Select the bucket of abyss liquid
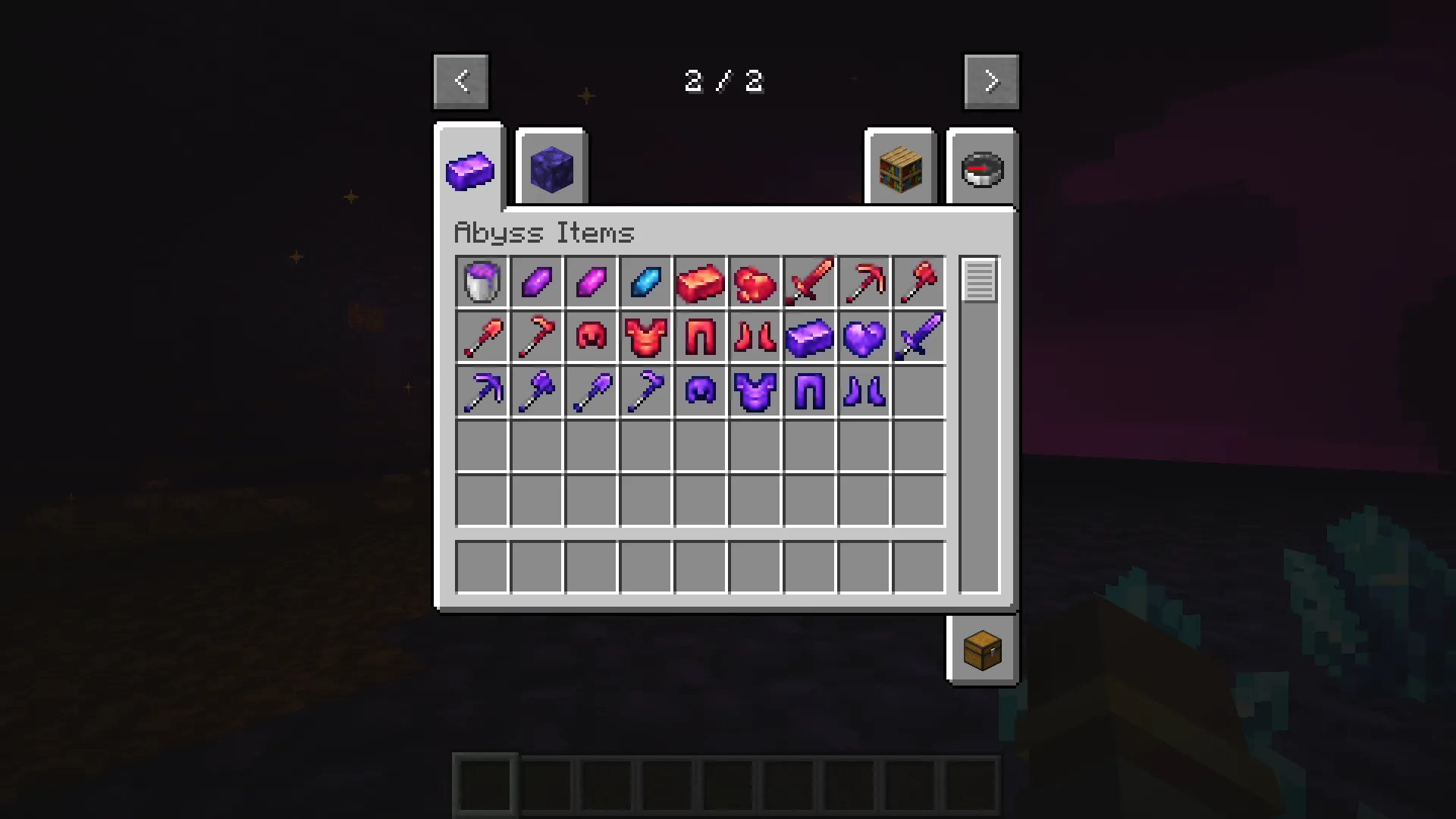This screenshot has height=819, width=1456. pyautogui.click(x=482, y=282)
